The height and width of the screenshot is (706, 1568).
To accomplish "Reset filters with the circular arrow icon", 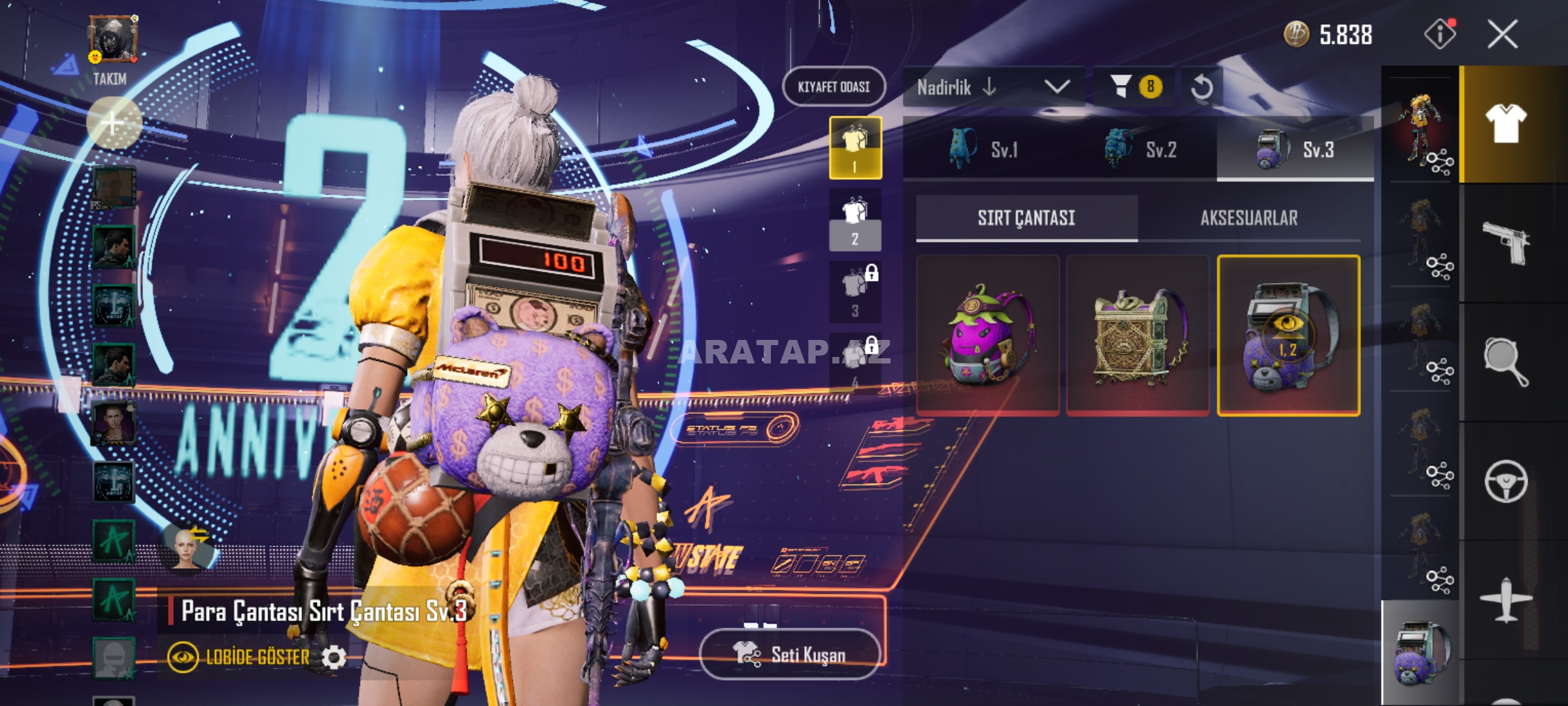I will pyautogui.click(x=1201, y=87).
